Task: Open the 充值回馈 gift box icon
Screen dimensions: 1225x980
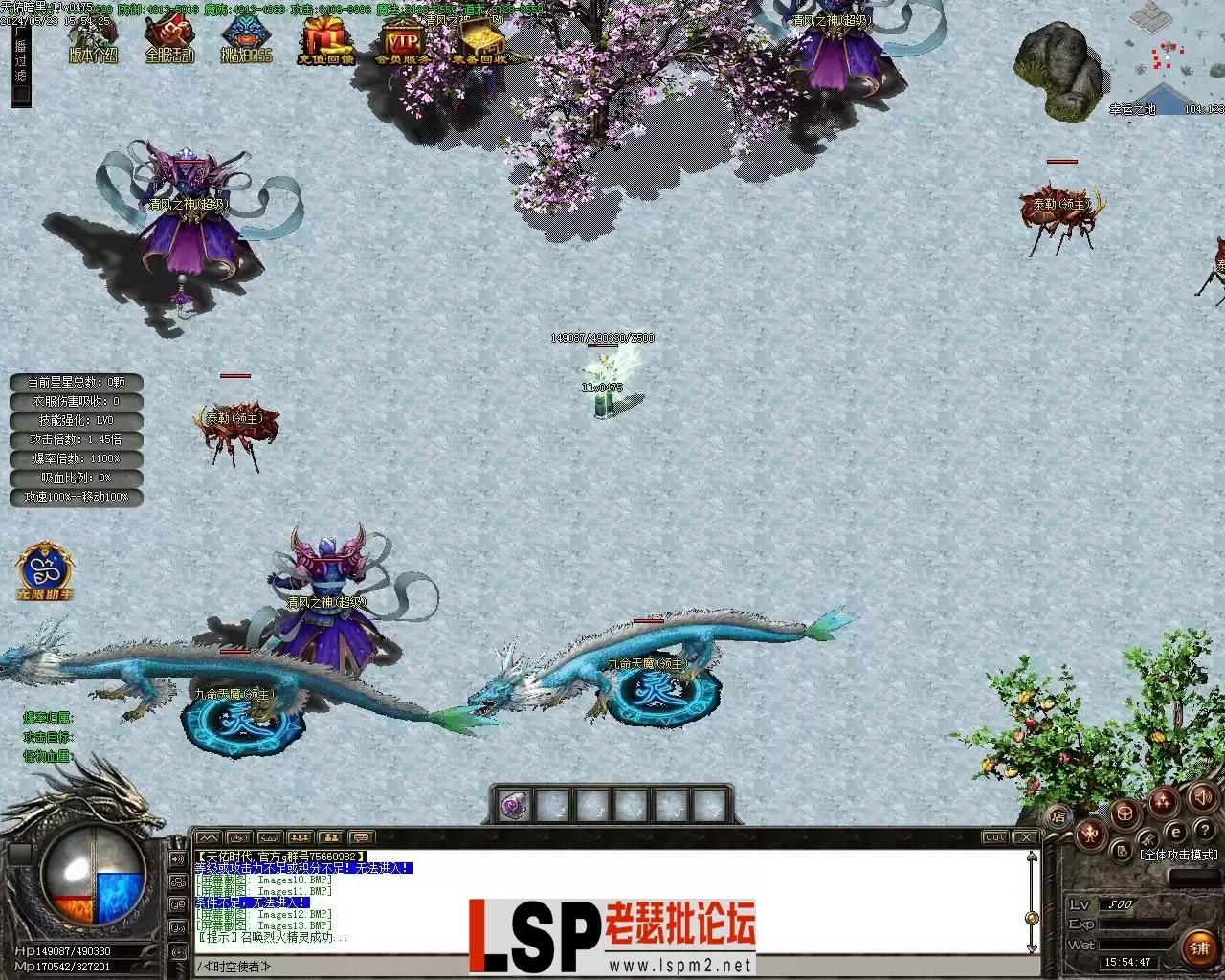Action: click(325, 41)
